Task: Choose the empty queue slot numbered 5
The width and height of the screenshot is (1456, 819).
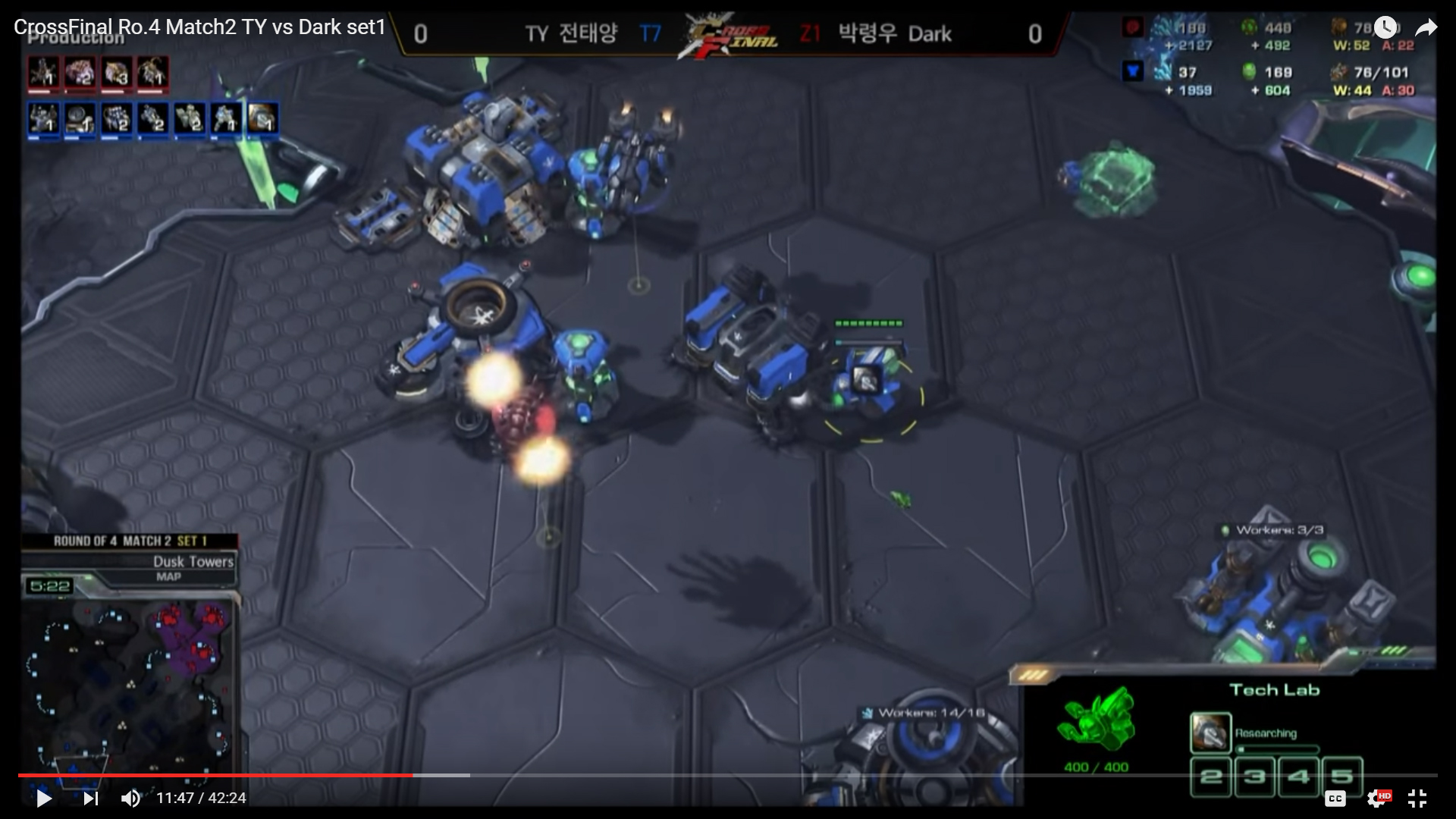Action: pos(1341,776)
